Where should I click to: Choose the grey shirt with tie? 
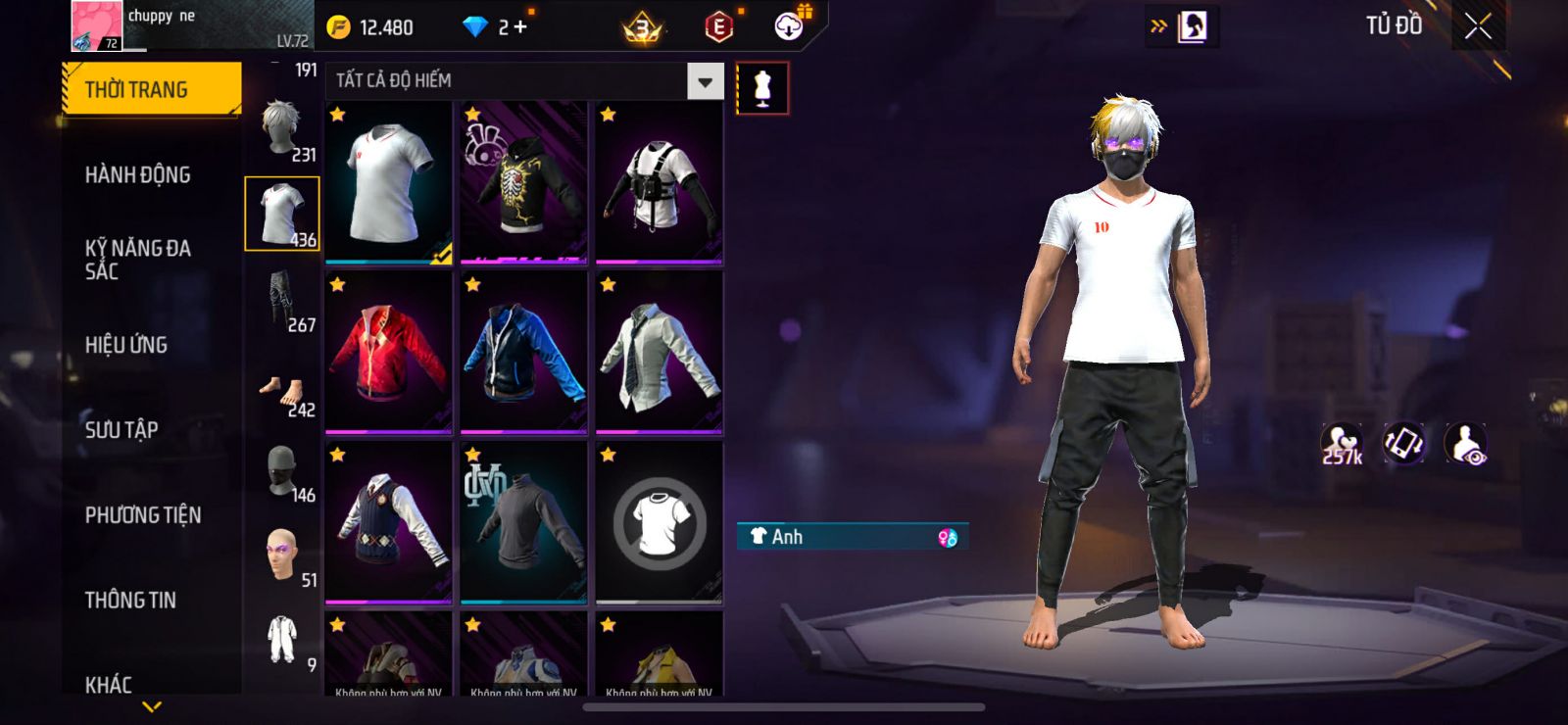660,352
